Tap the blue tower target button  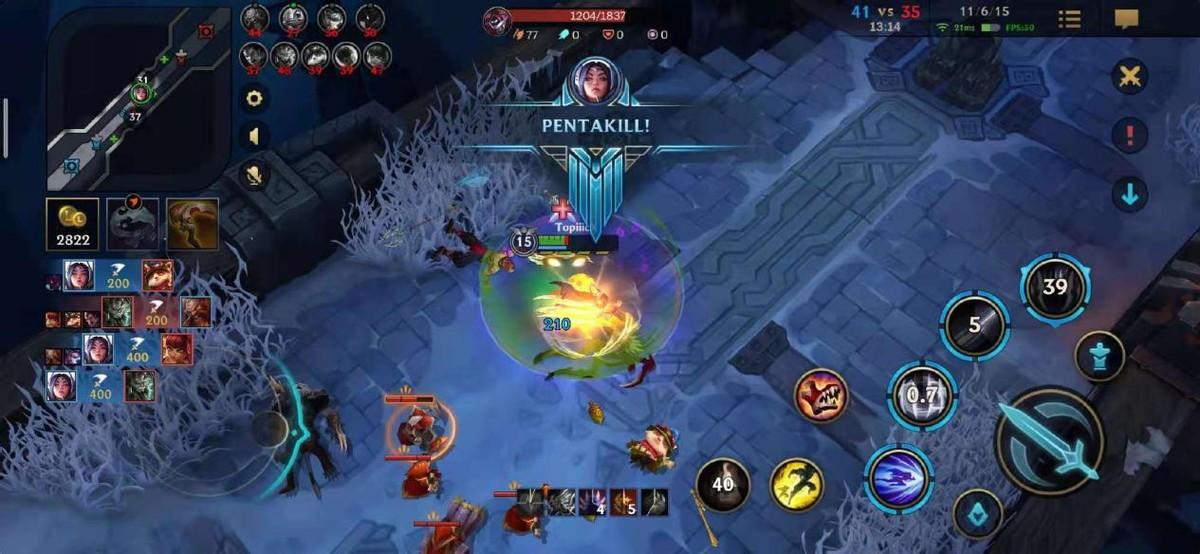point(1100,356)
